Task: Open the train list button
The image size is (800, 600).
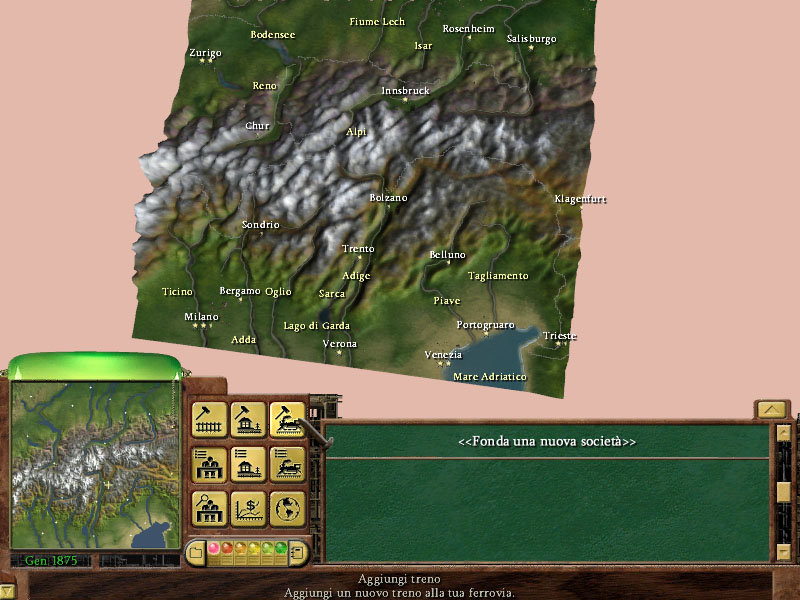Action: (x=287, y=464)
